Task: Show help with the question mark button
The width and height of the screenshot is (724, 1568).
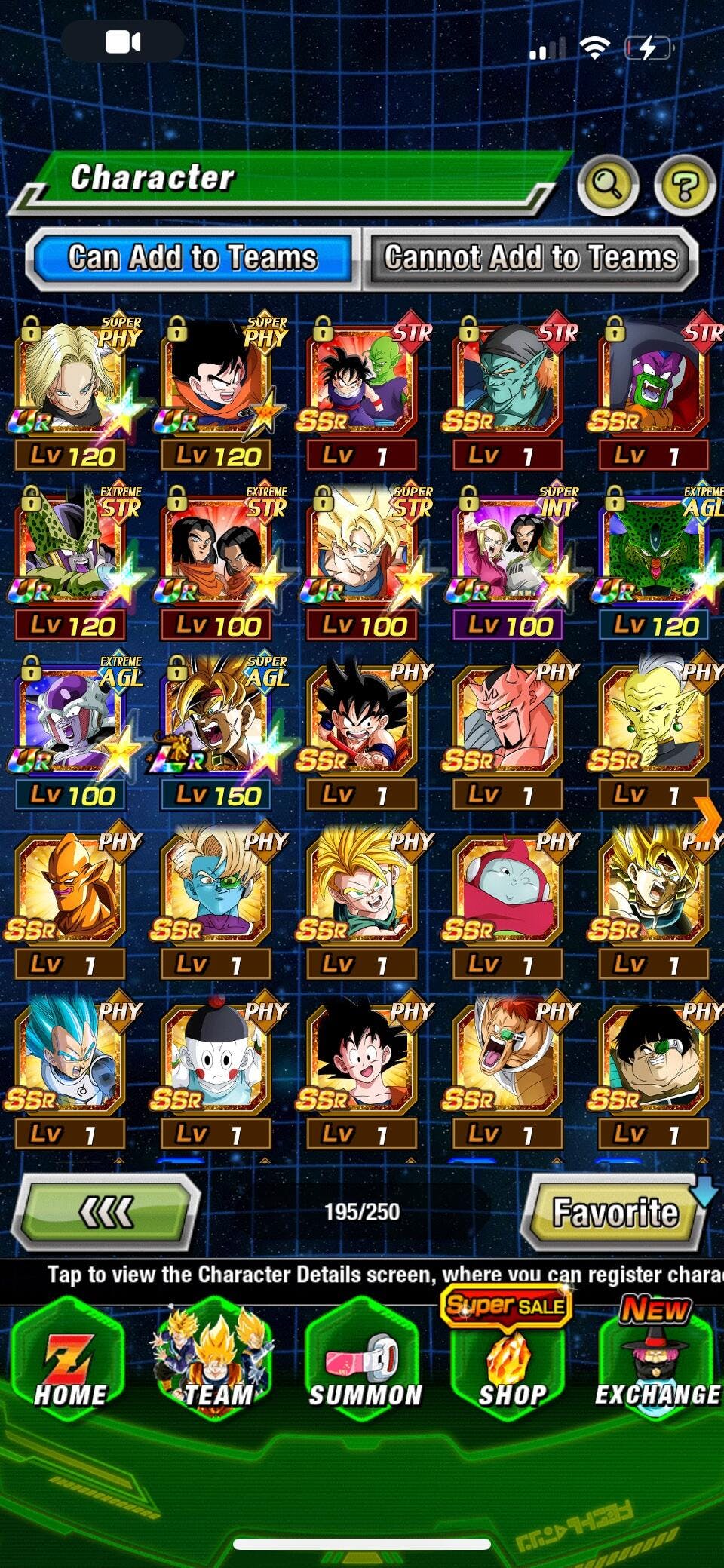Action: pos(684,183)
